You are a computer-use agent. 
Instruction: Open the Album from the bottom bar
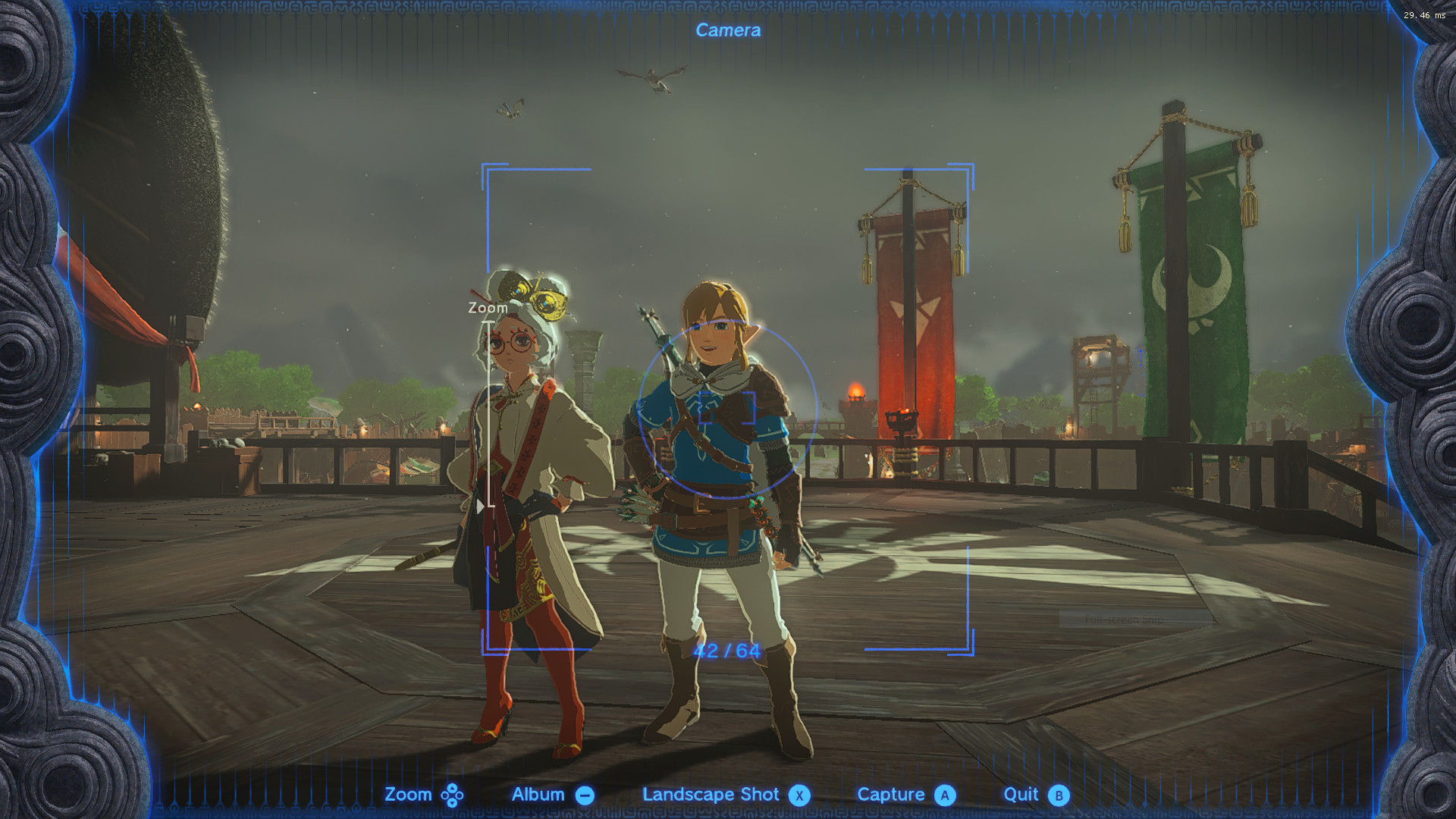coord(539,795)
